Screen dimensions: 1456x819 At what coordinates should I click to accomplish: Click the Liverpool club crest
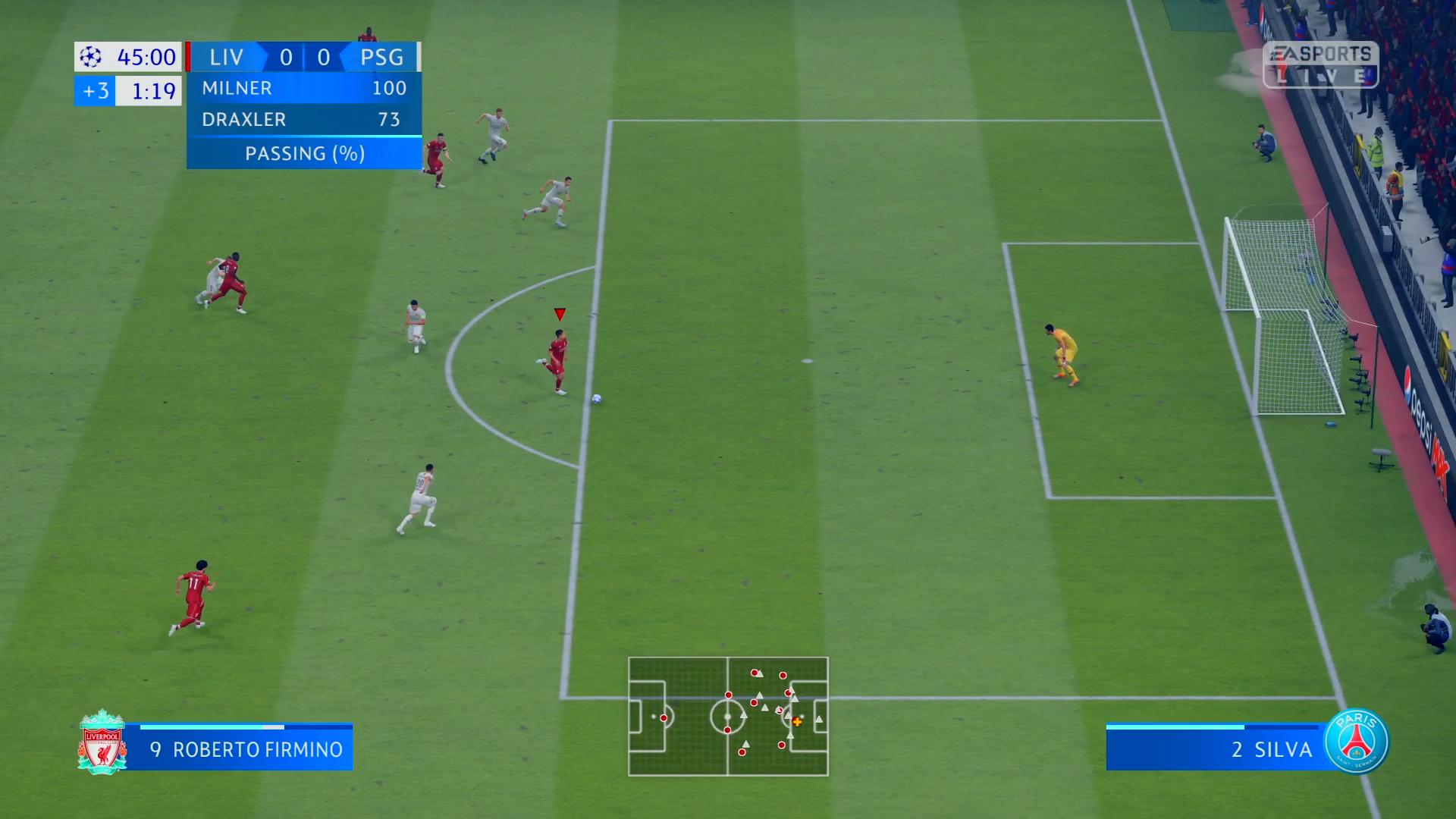102,743
